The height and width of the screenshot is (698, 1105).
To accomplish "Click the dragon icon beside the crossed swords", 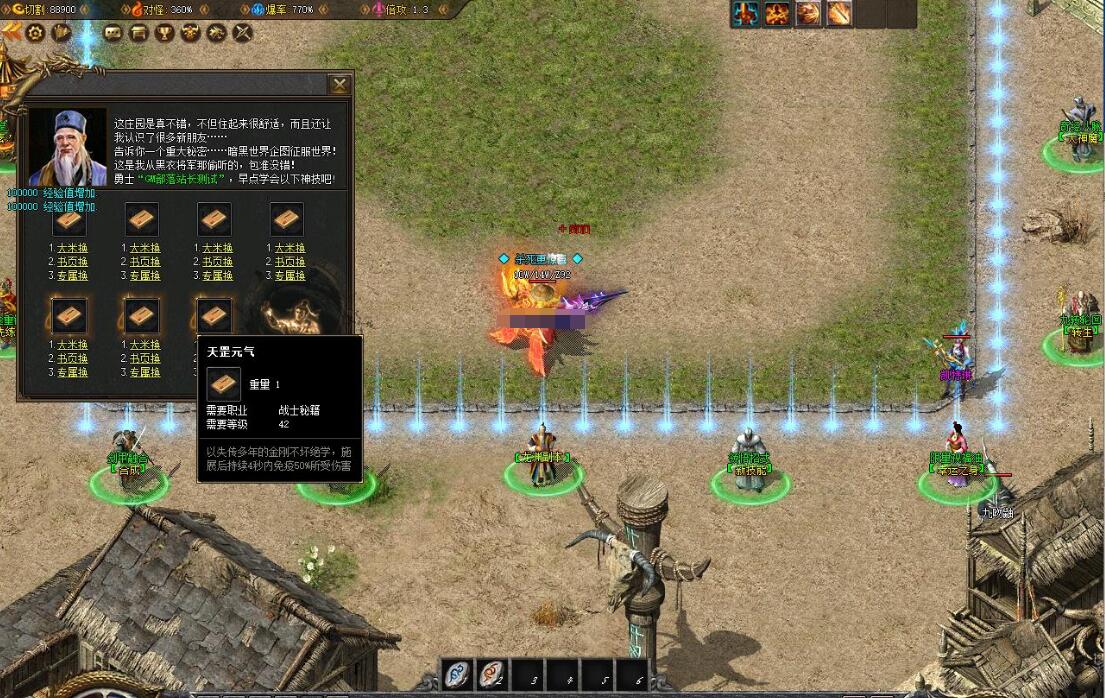I will [216, 33].
